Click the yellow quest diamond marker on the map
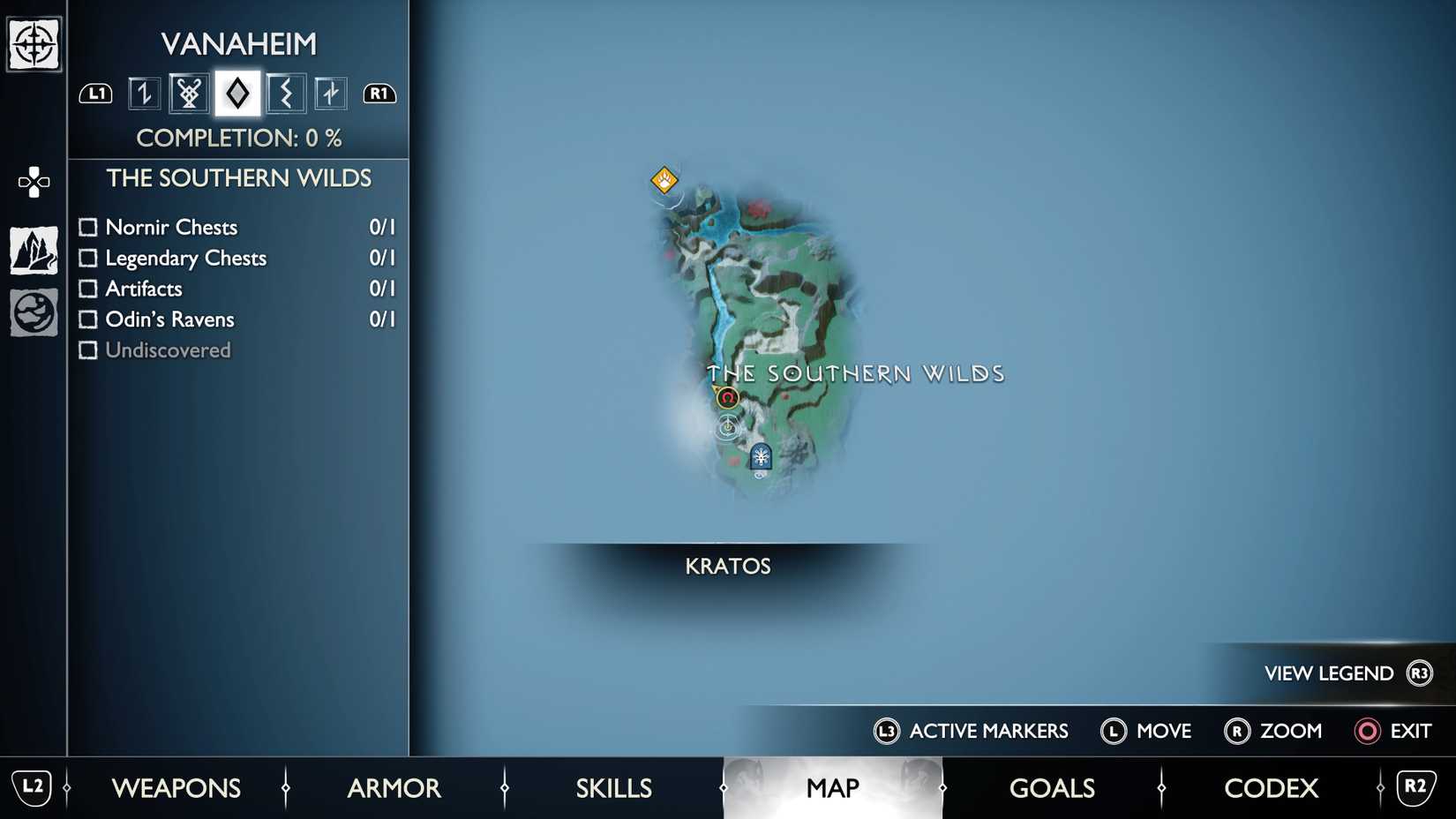The height and width of the screenshot is (819, 1456). 664,178
